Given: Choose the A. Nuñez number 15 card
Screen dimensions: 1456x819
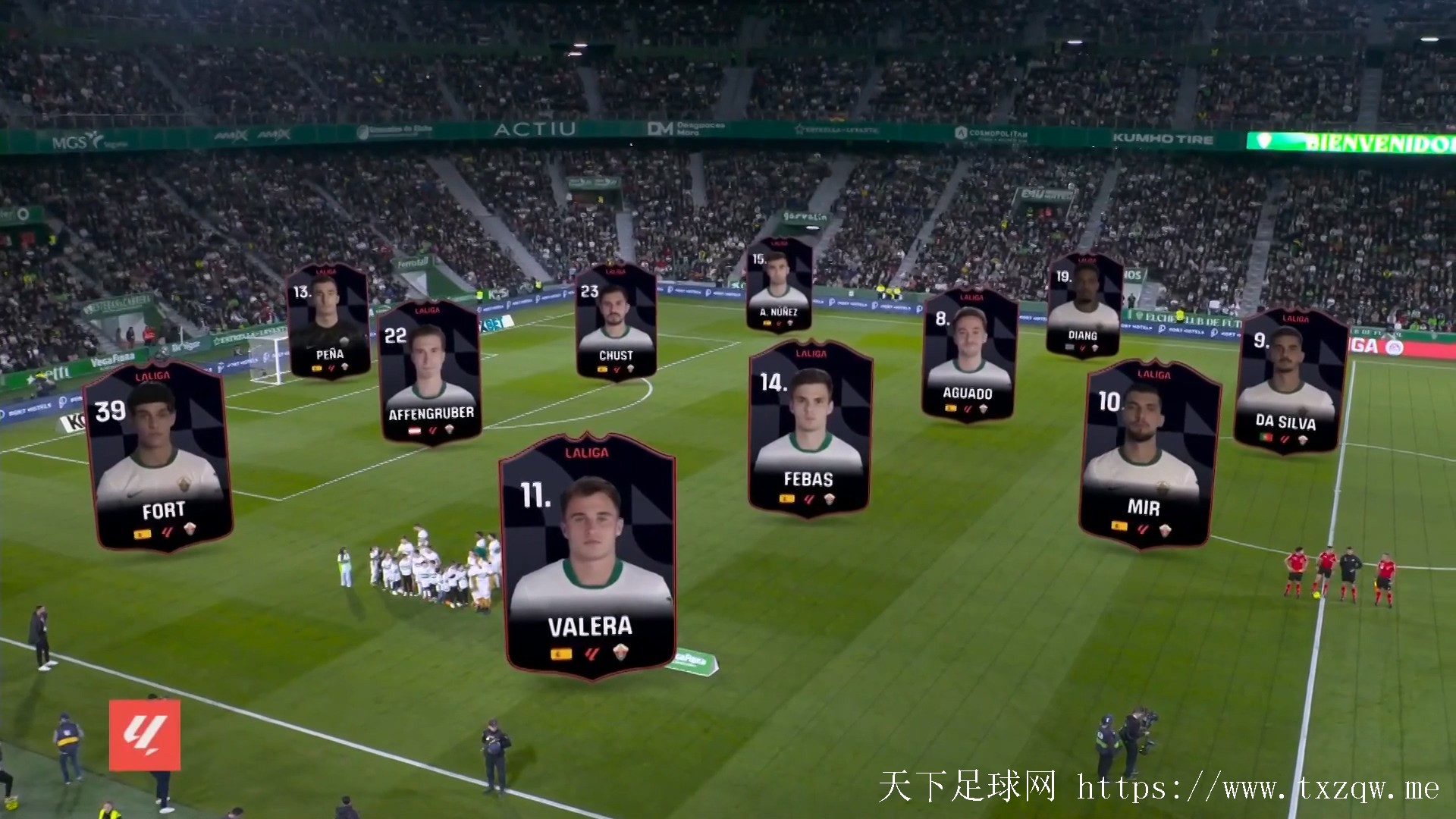Looking at the screenshot, I should tap(780, 286).
